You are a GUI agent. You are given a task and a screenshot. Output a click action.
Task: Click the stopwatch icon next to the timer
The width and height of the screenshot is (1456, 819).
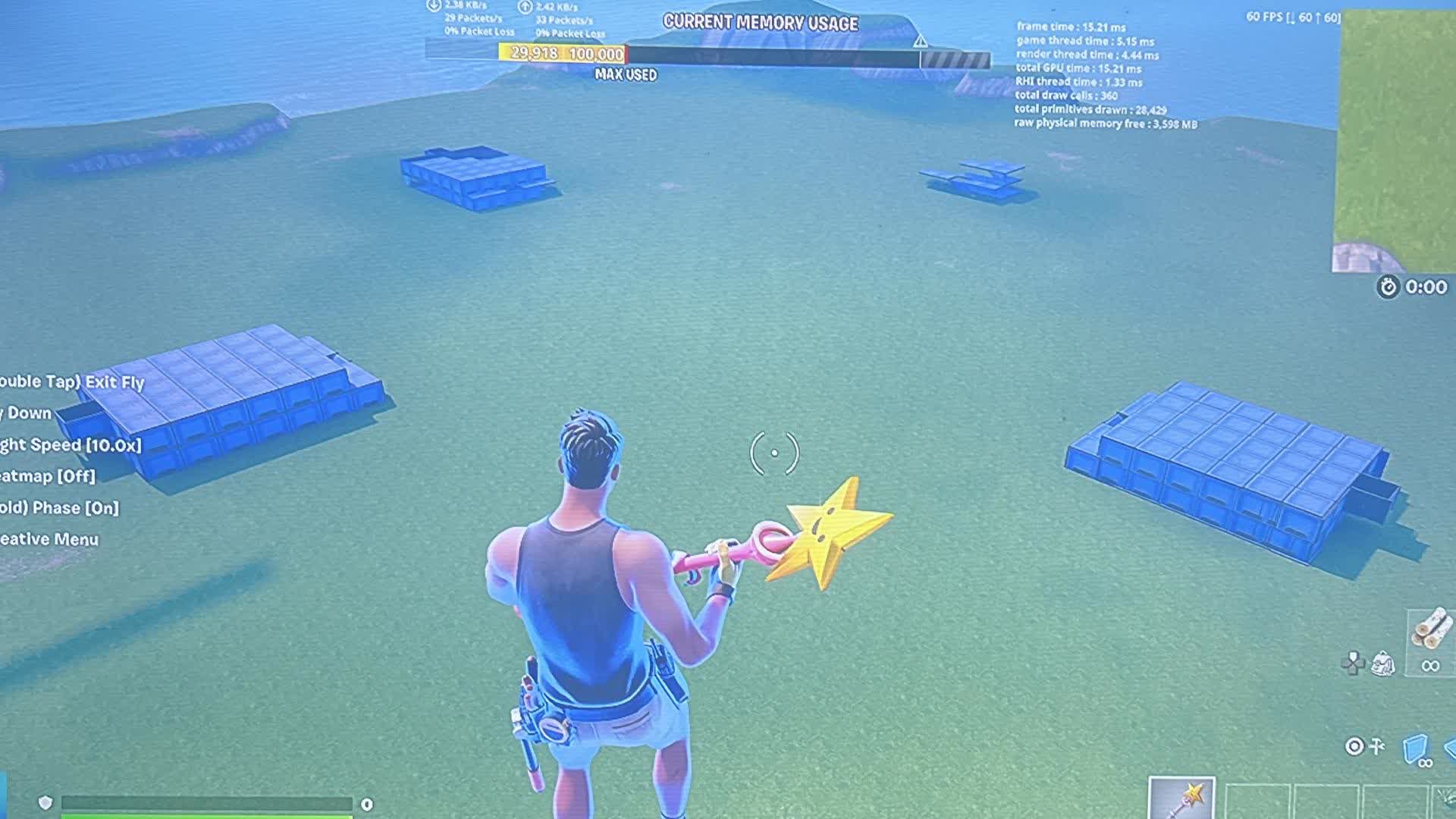(1388, 288)
